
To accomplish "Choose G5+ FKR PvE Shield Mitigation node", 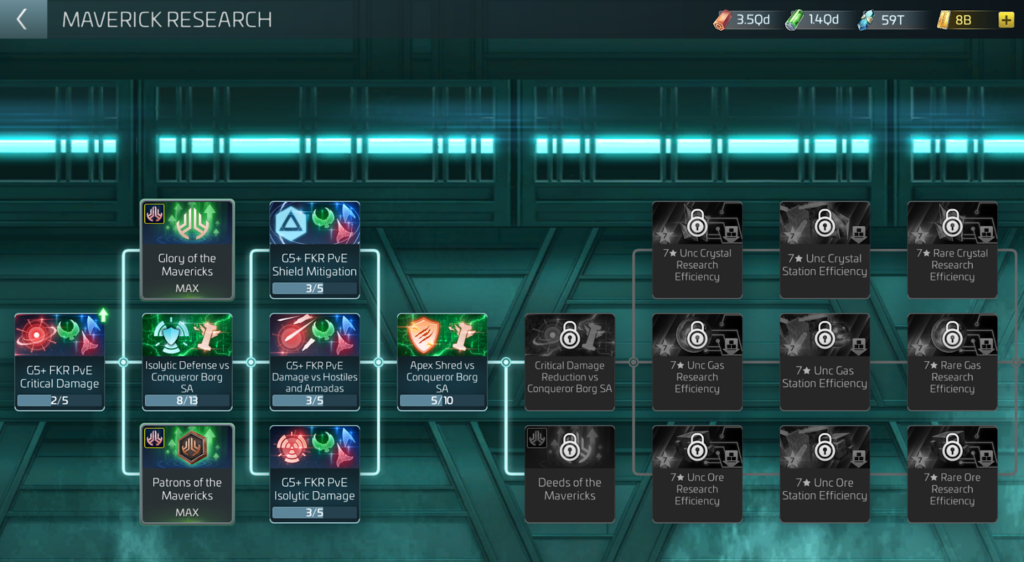I will tap(315, 249).
